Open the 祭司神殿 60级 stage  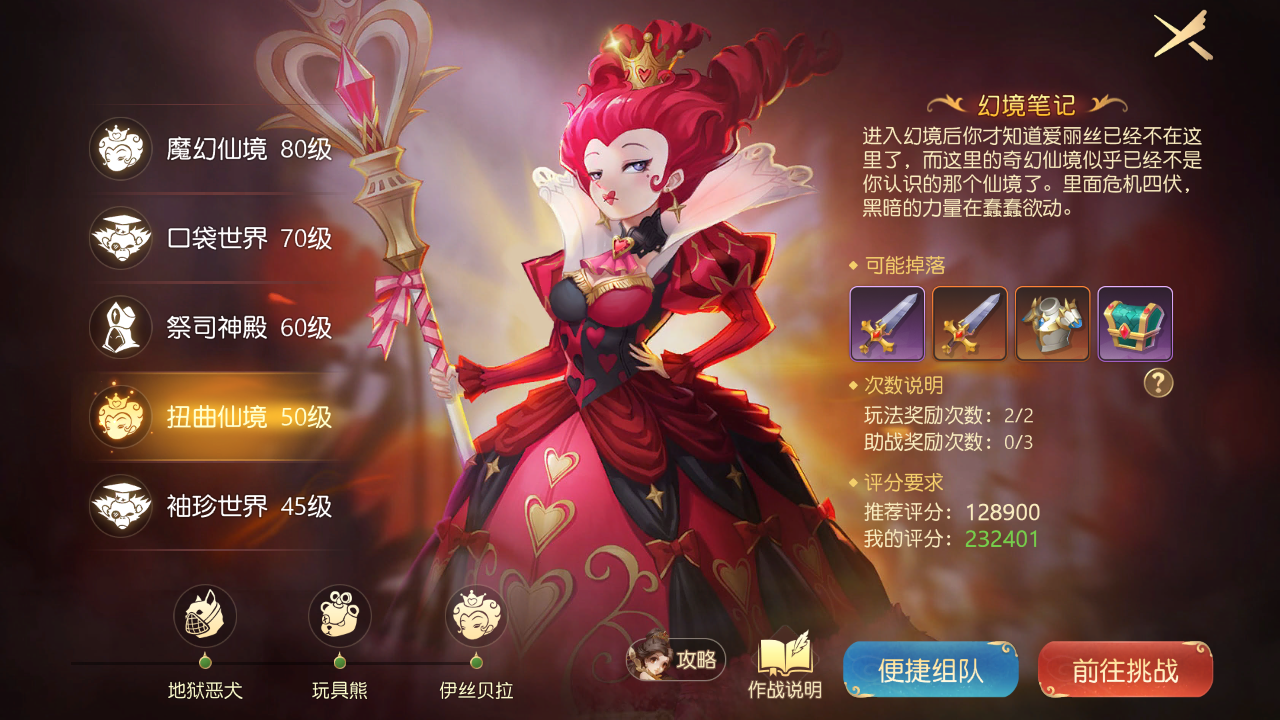(120, 325)
